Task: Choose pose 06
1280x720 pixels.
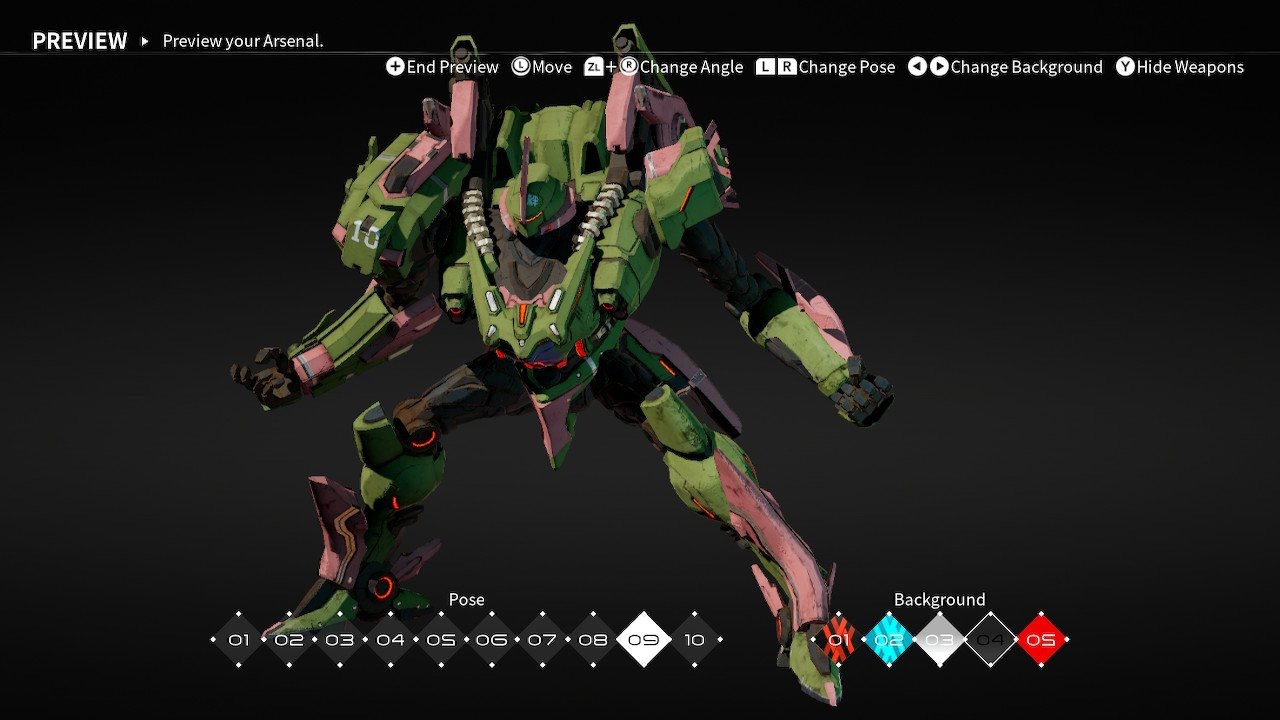Action: (492, 640)
